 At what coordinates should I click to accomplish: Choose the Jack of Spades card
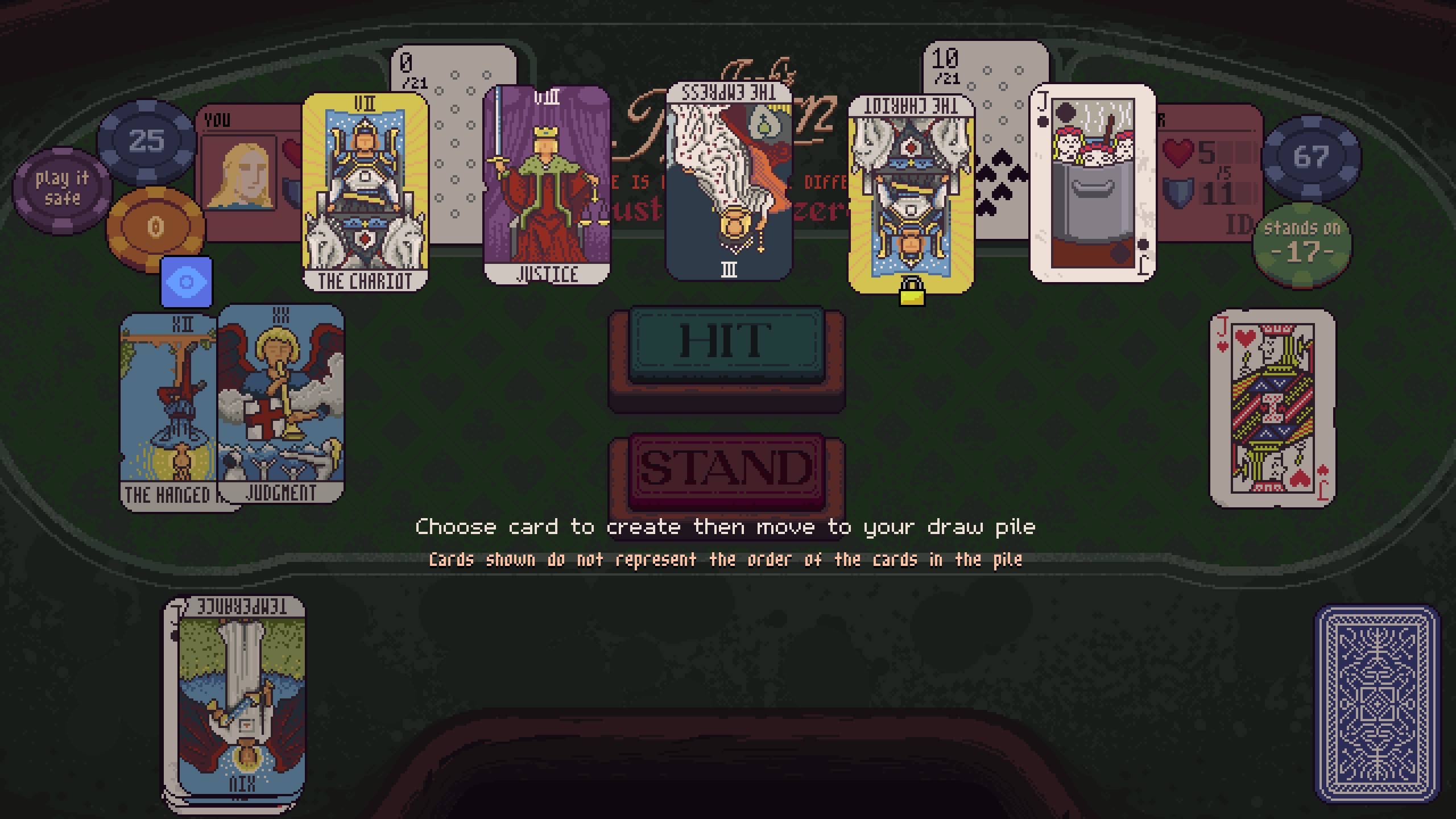tap(1093, 183)
